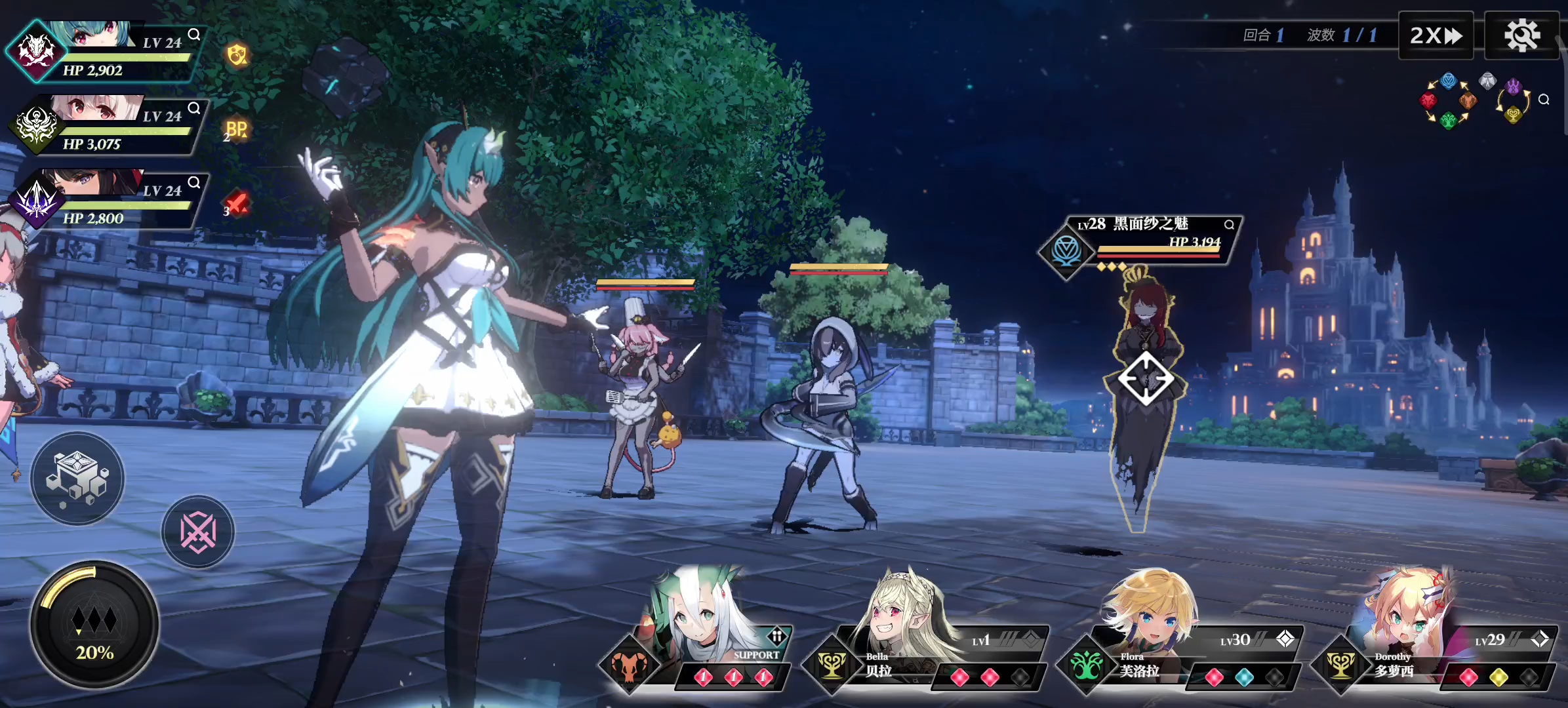Open the gear settings menu
Image resolution: width=1568 pixels, height=708 pixels.
pos(1521,35)
